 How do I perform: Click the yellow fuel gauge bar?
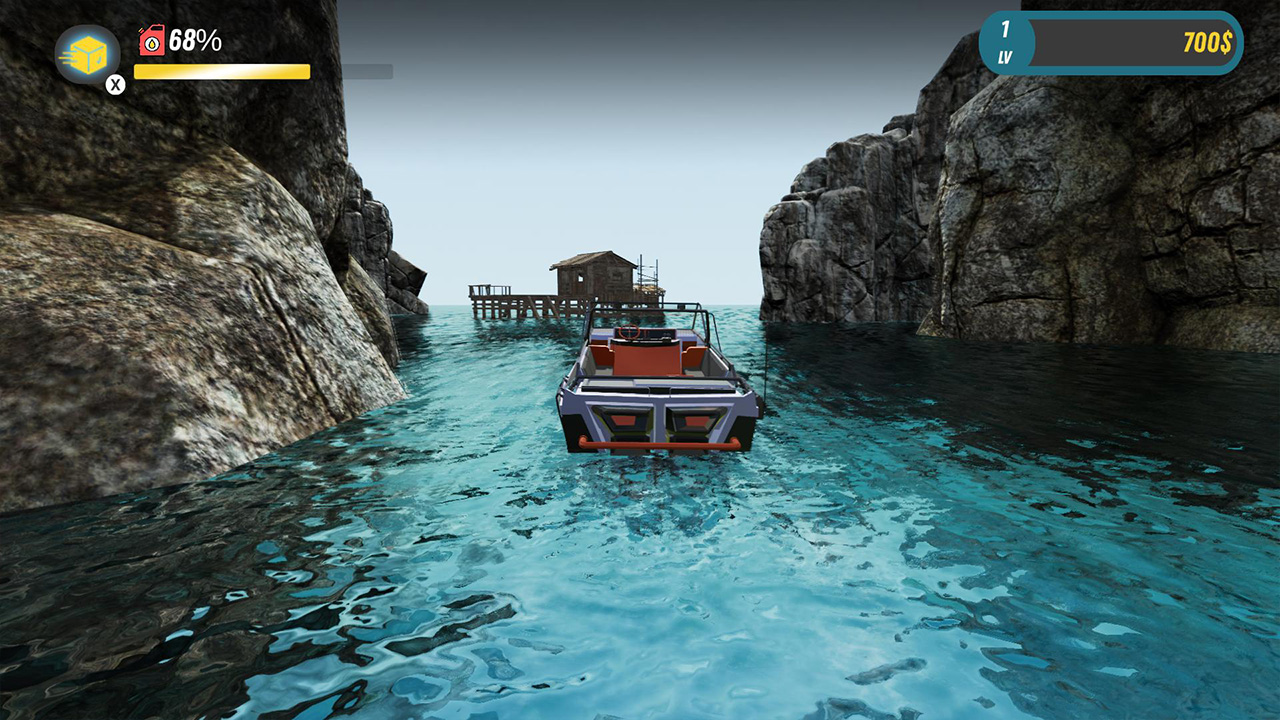coord(220,70)
